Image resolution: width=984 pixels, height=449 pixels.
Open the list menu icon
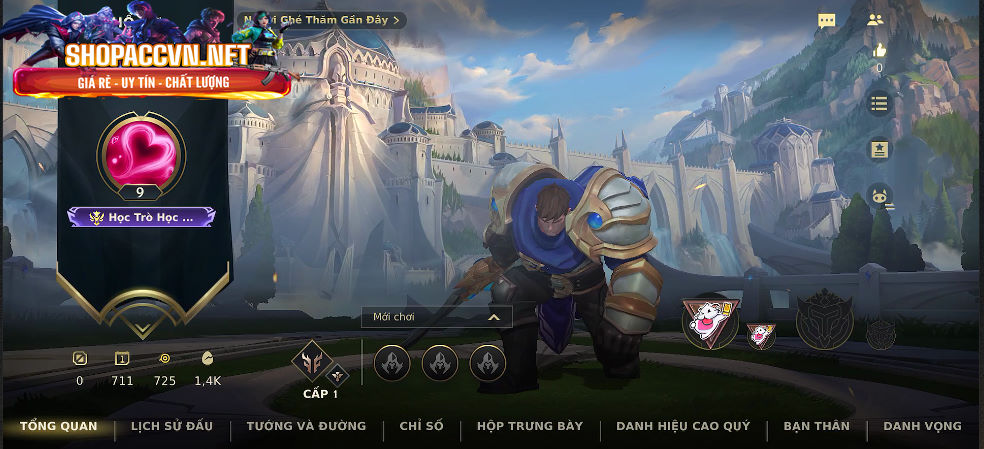click(x=879, y=103)
